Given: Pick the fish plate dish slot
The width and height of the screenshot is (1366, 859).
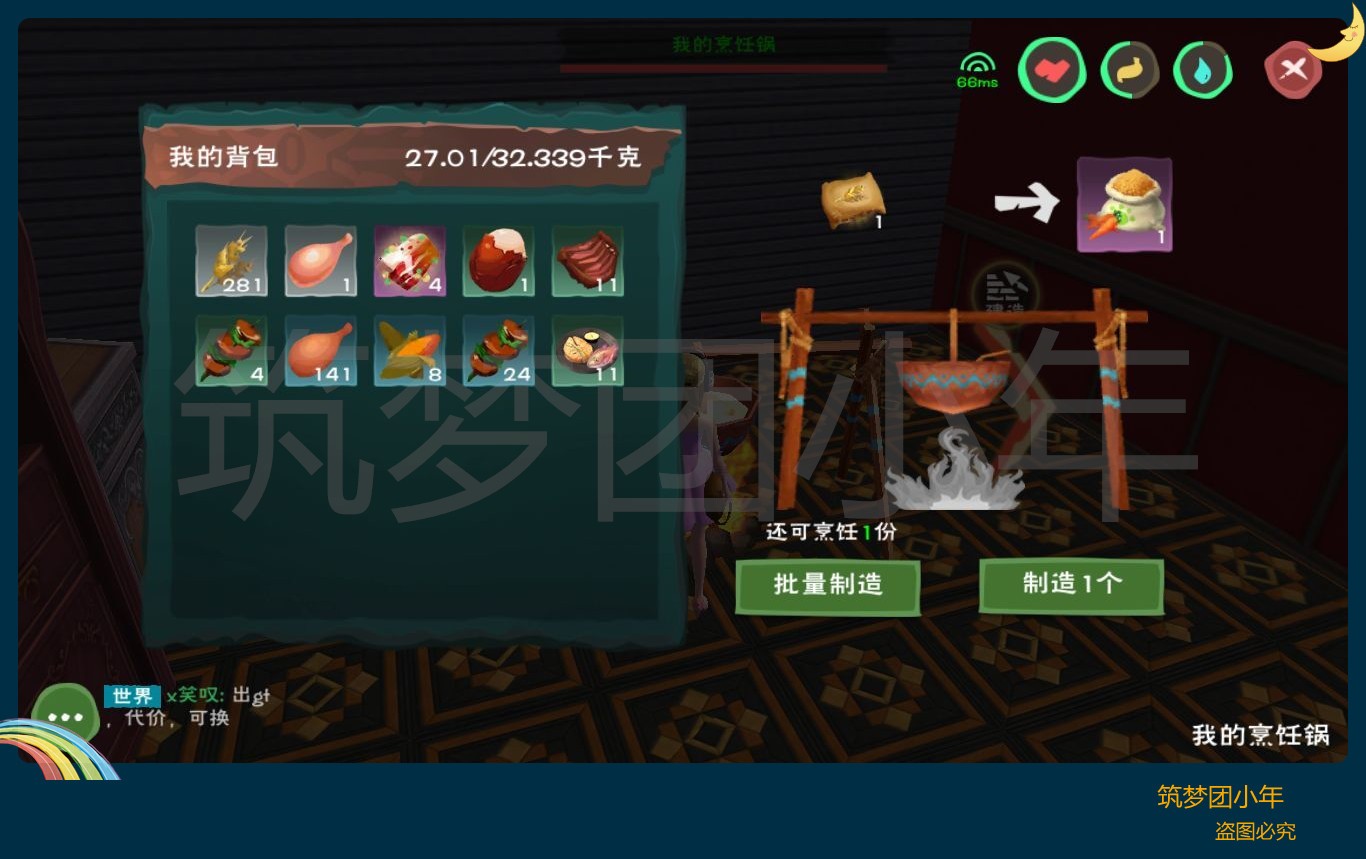Looking at the screenshot, I should coord(587,351).
